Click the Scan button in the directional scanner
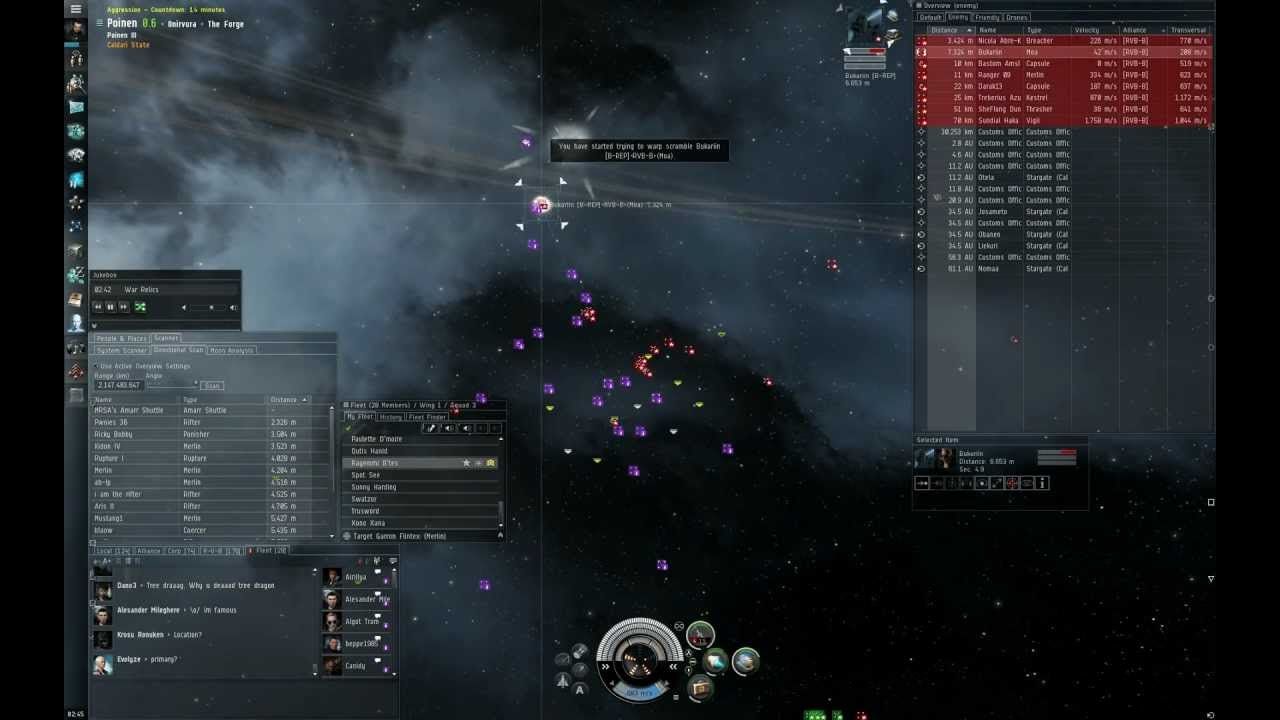Screen dimensions: 1280x720 211,385
